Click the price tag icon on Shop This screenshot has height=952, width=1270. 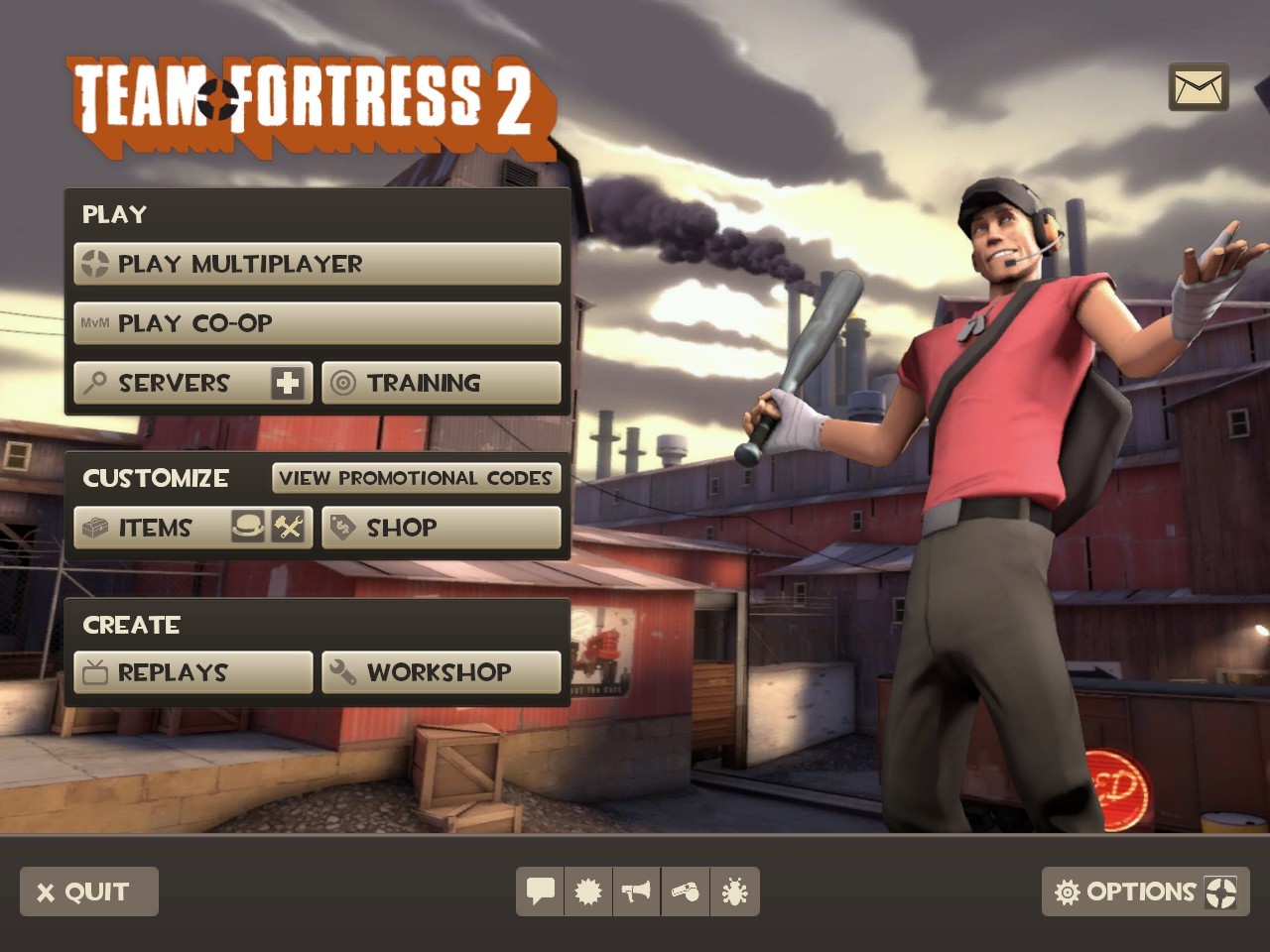342,528
